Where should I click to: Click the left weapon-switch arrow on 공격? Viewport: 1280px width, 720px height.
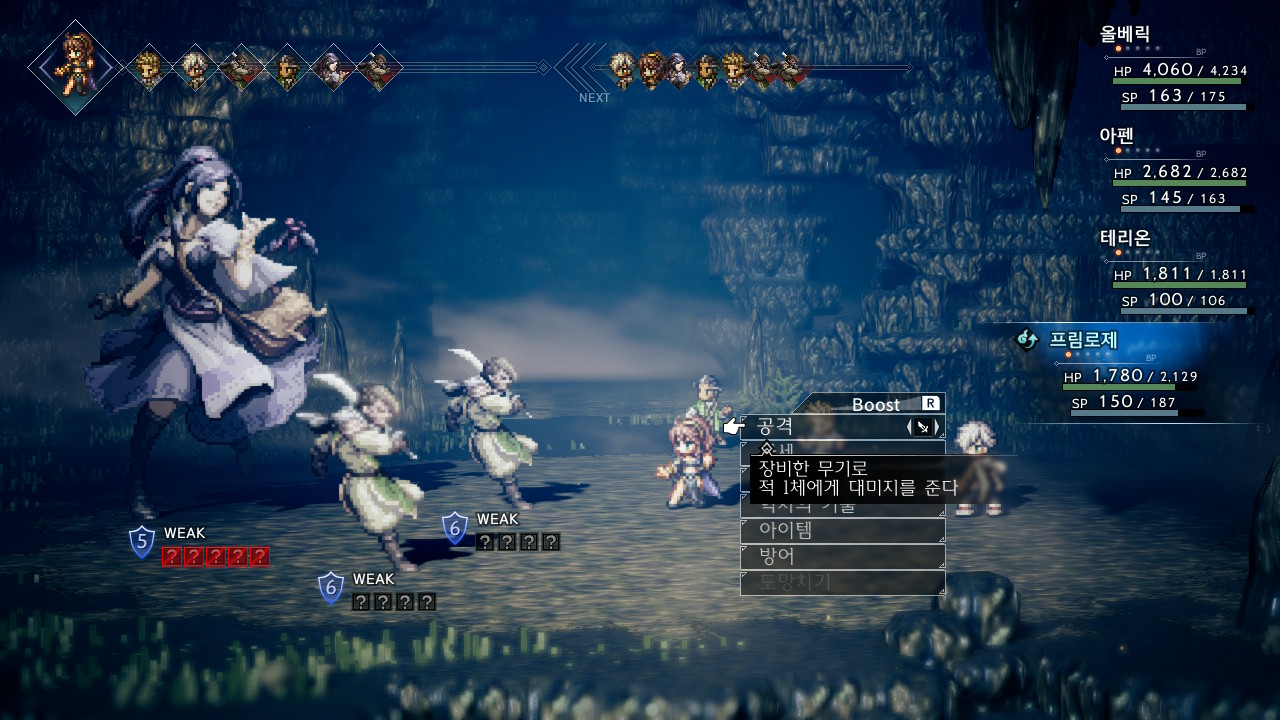pyautogui.click(x=909, y=427)
